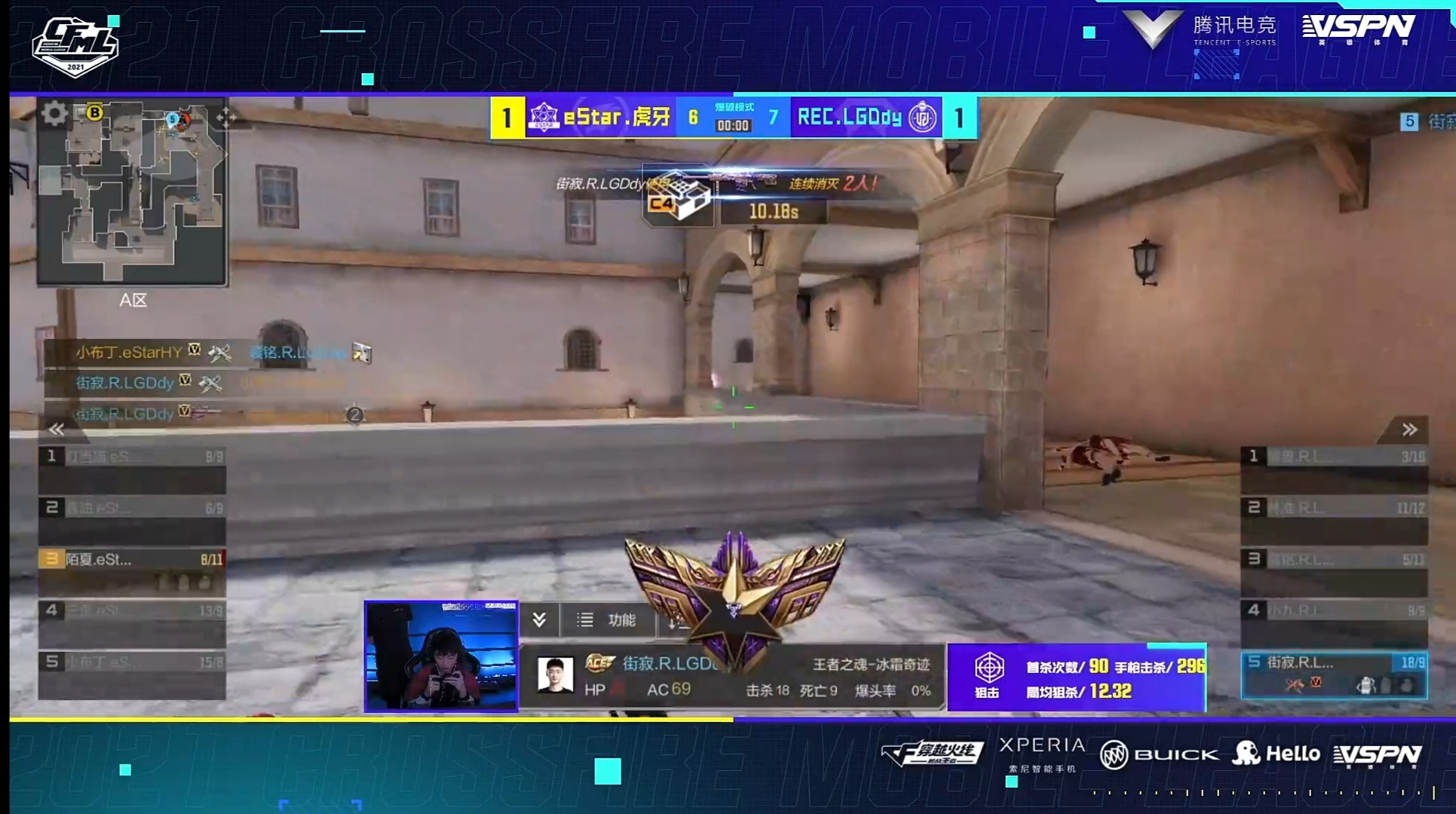
Task: Click the player webcam thumbnail
Action: click(x=441, y=656)
